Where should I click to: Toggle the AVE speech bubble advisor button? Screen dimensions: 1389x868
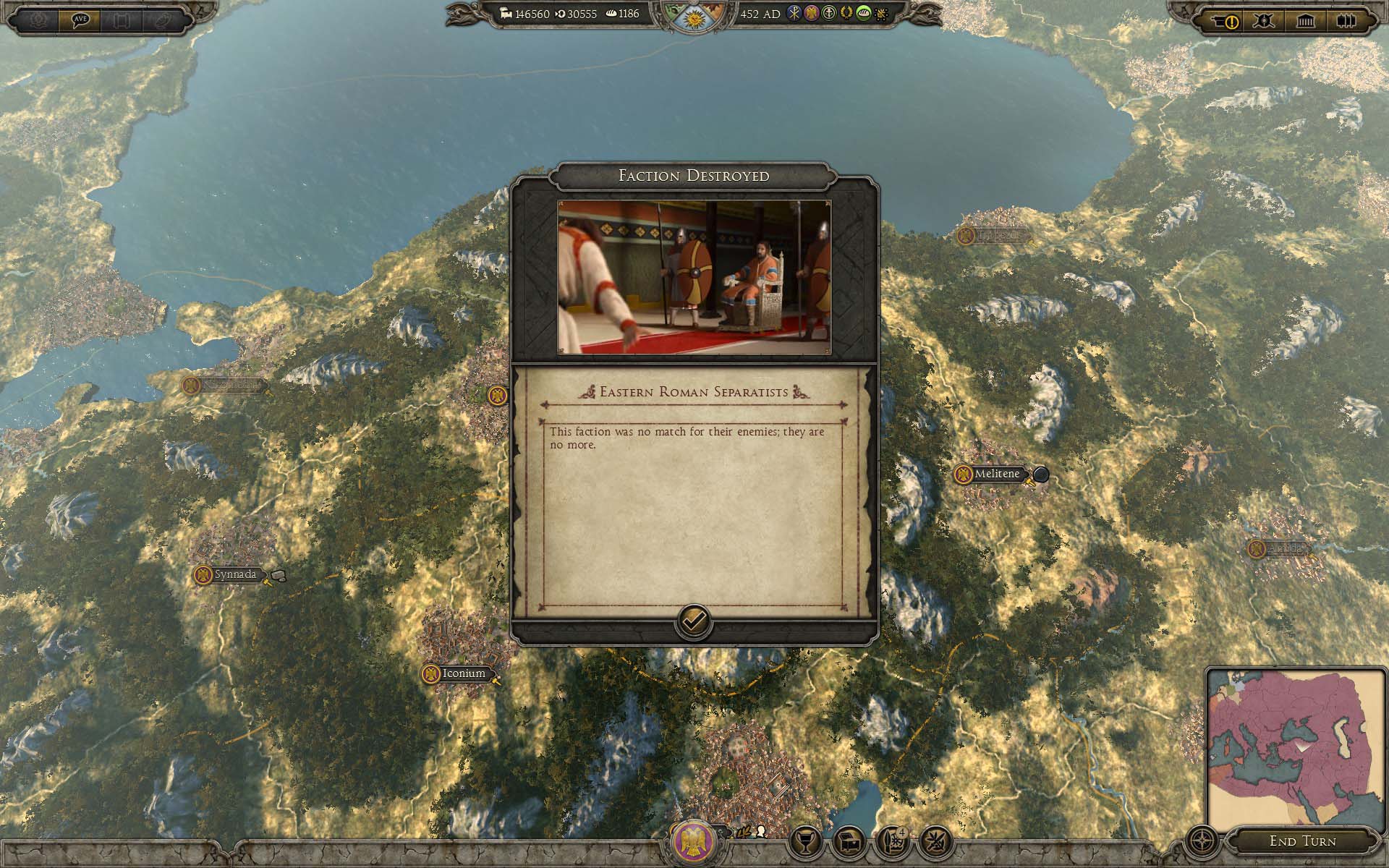pos(80,20)
